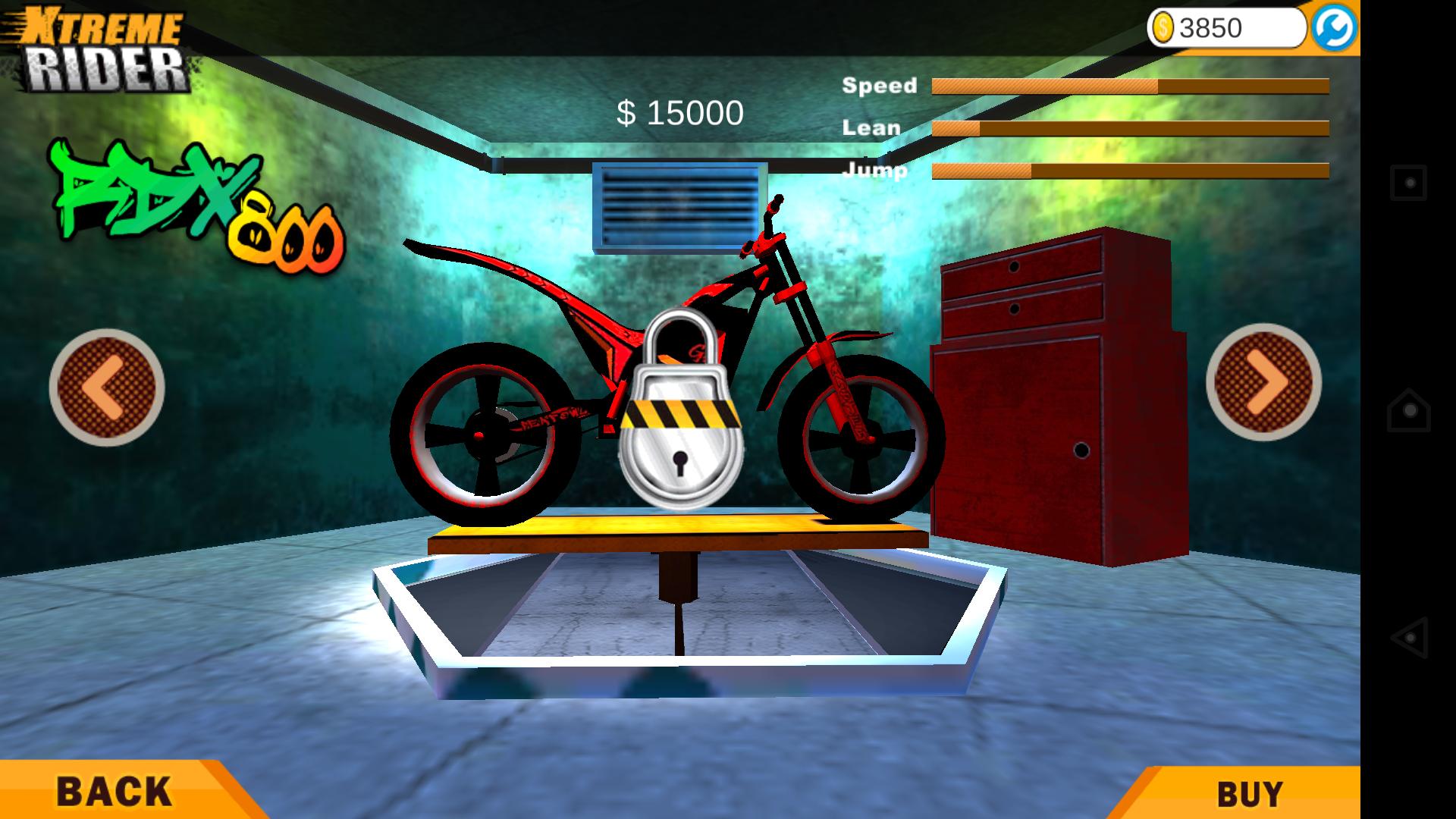
Task: Tap the padlock on the locked bike
Action: pyautogui.click(x=681, y=421)
